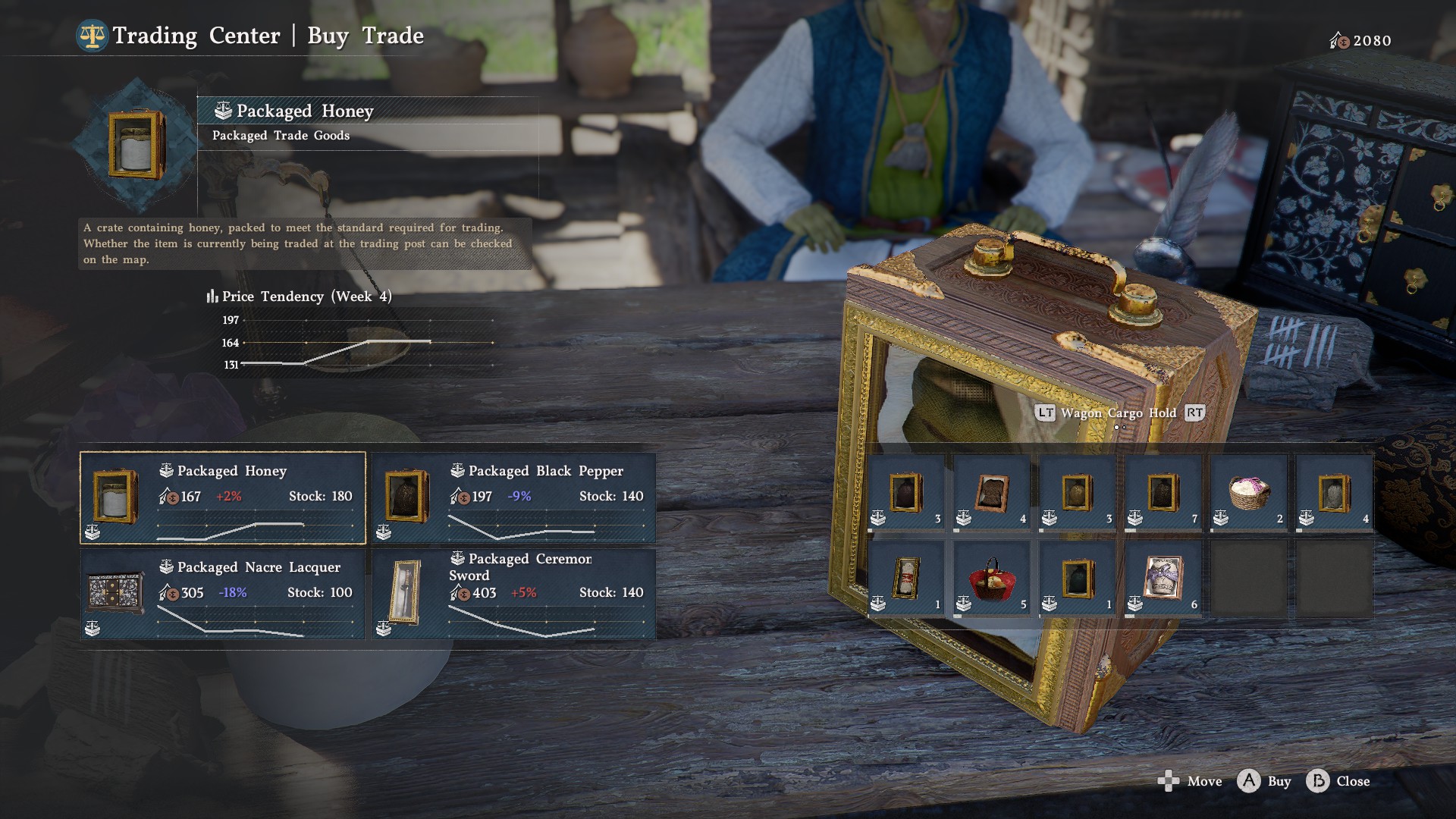The height and width of the screenshot is (819, 1456).
Task: Click the page indicator dot below Wagon Cargo Hold
Action: coord(1117,427)
